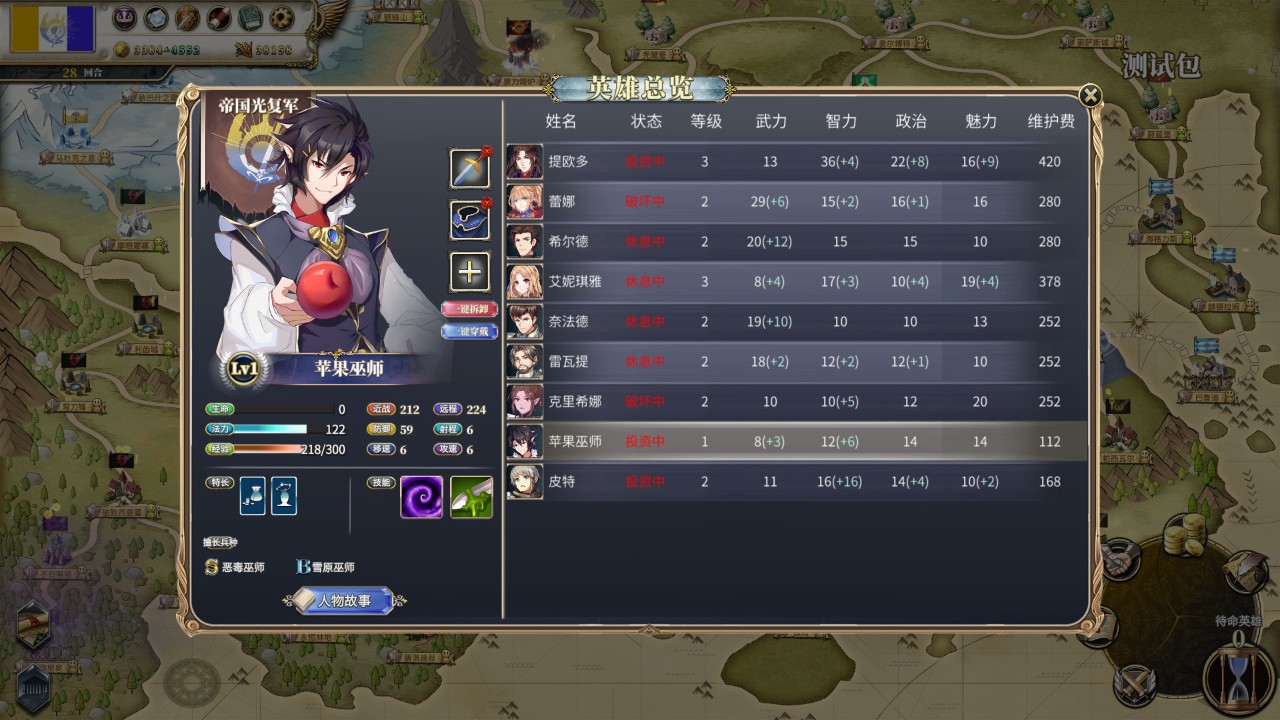Select hero 克里希娜 row
The image size is (1280, 720).
click(x=575, y=402)
